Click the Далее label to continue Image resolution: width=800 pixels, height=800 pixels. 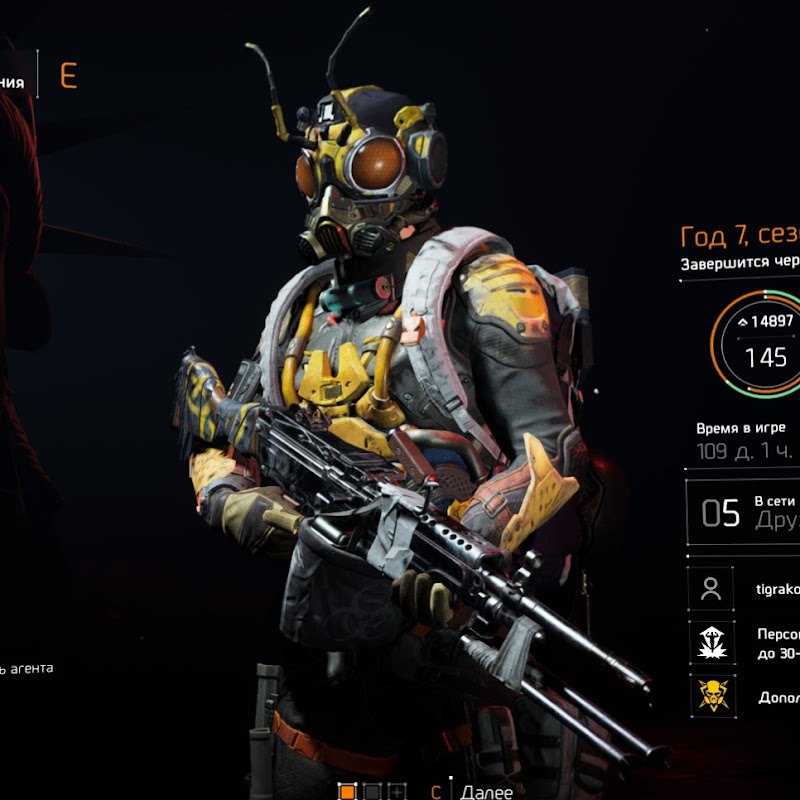click(x=487, y=792)
